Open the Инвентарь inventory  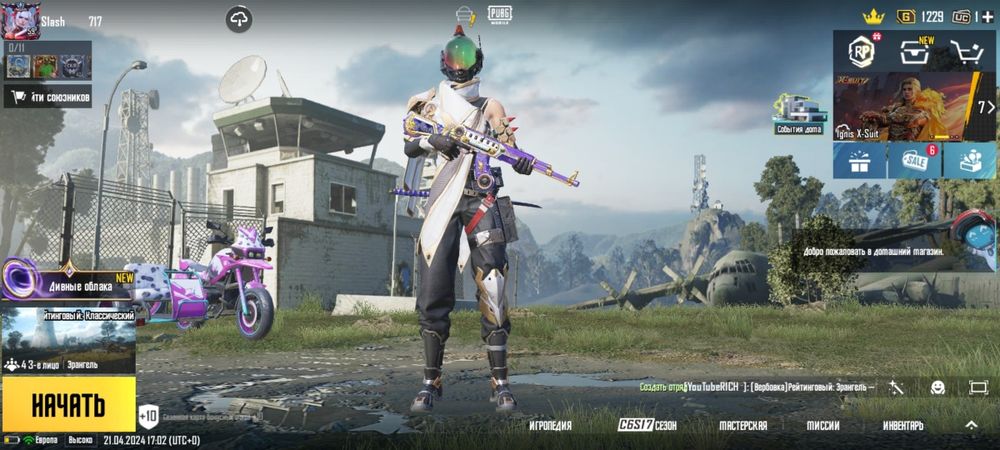tap(903, 426)
